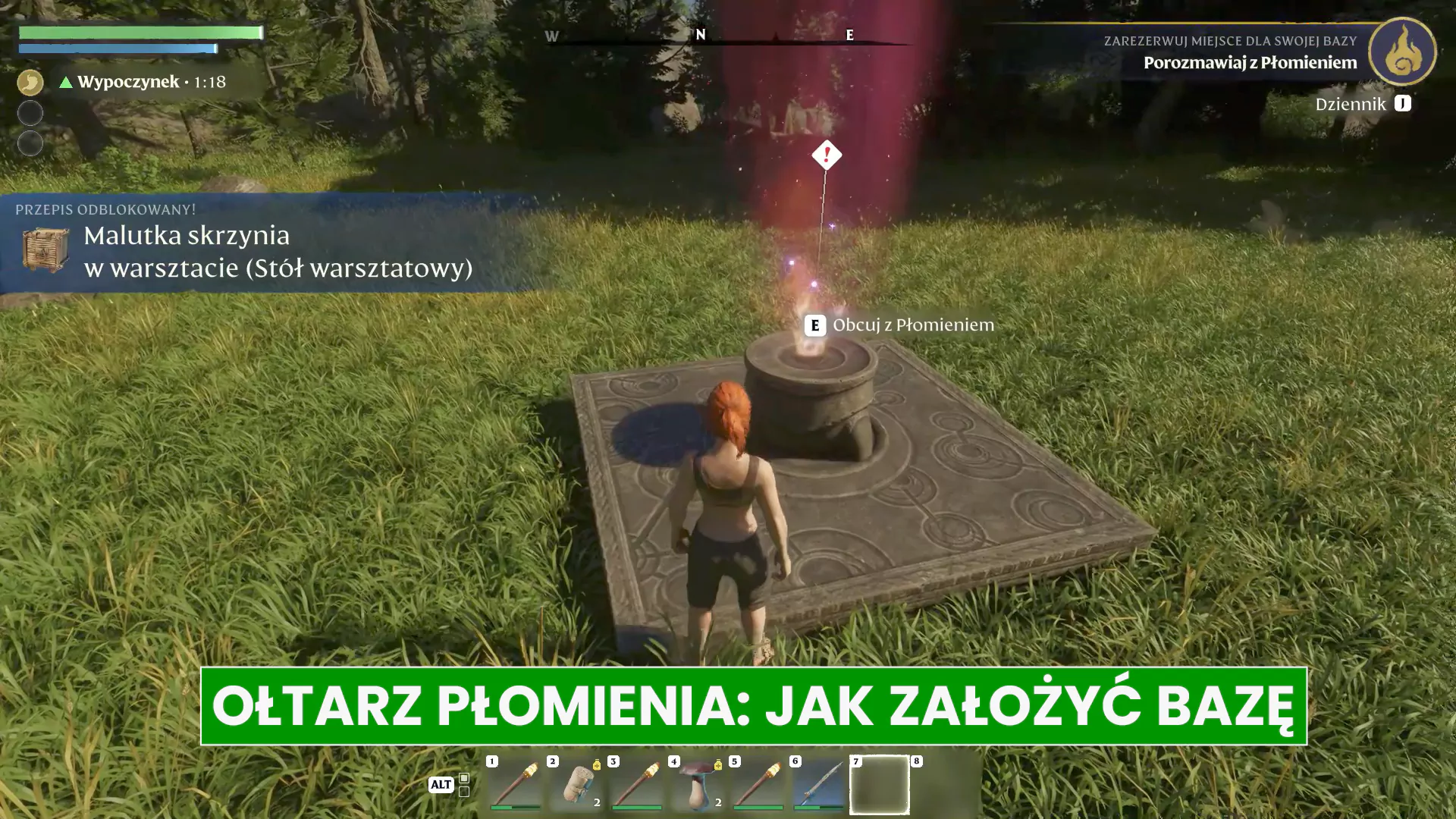Open the Dziennik journal via the J label
Screen dimensions: 1456x819
(x=1401, y=105)
